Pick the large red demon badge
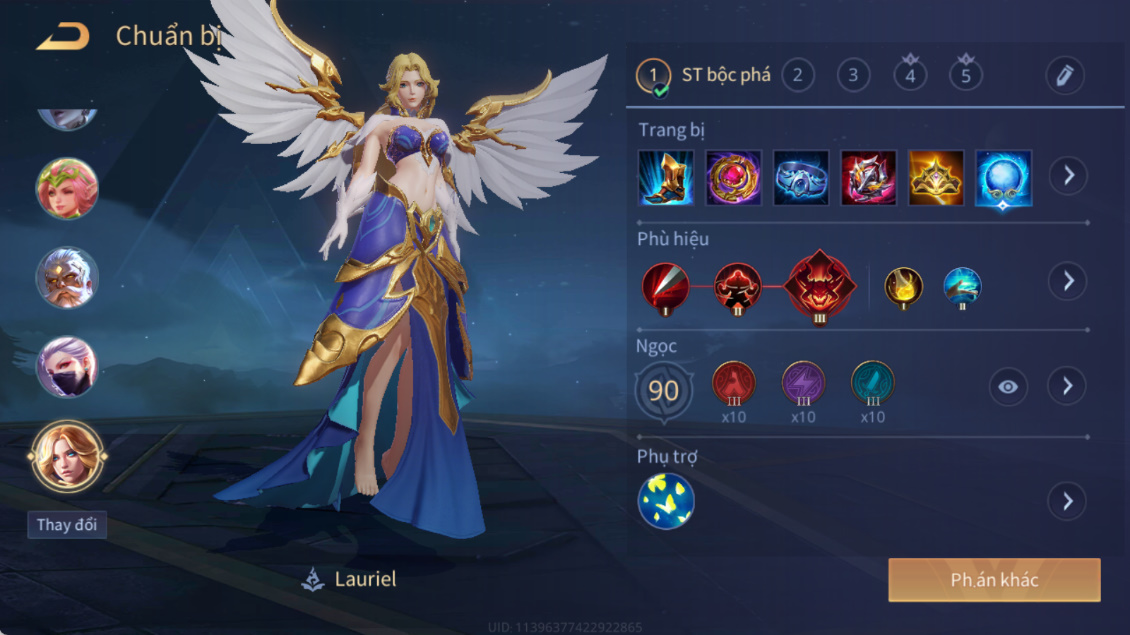The height and width of the screenshot is (635, 1130). (x=820, y=284)
